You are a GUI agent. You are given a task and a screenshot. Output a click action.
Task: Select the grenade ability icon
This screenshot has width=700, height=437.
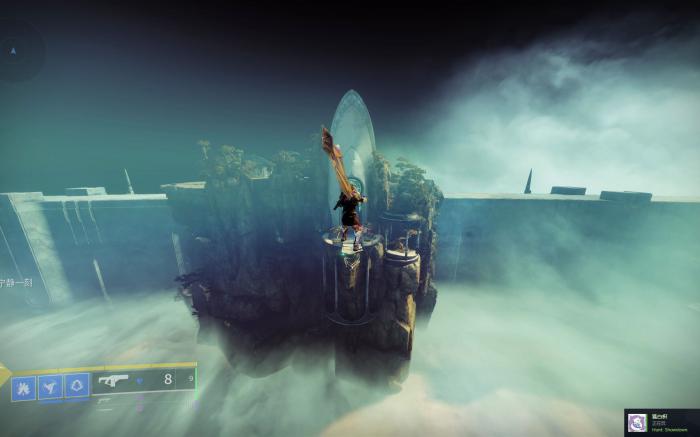click(x=24, y=385)
